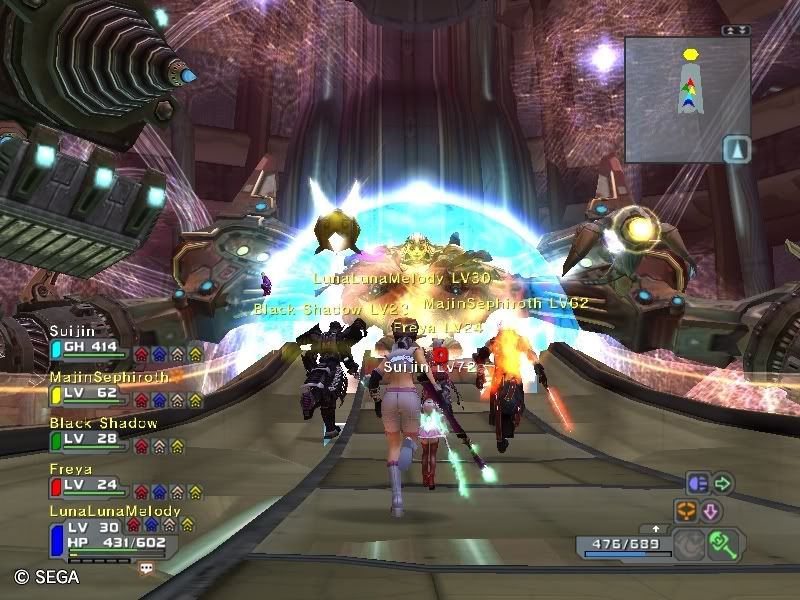Activate the orange target reticle icon
Viewport: 800px width, 600px height.
(x=686, y=511)
